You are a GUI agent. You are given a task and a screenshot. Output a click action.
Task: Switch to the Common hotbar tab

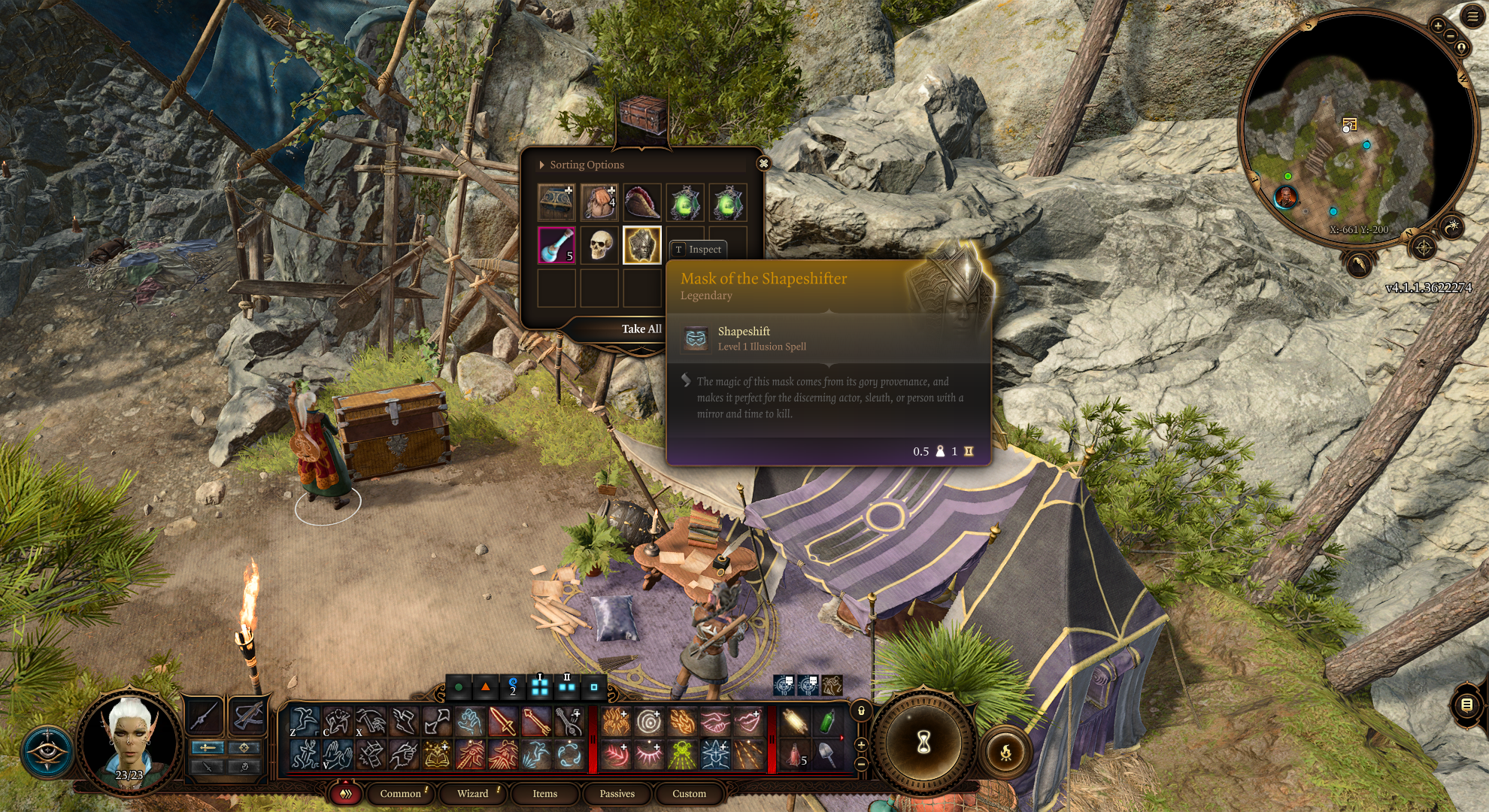pyautogui.click(x=400, y=793)
